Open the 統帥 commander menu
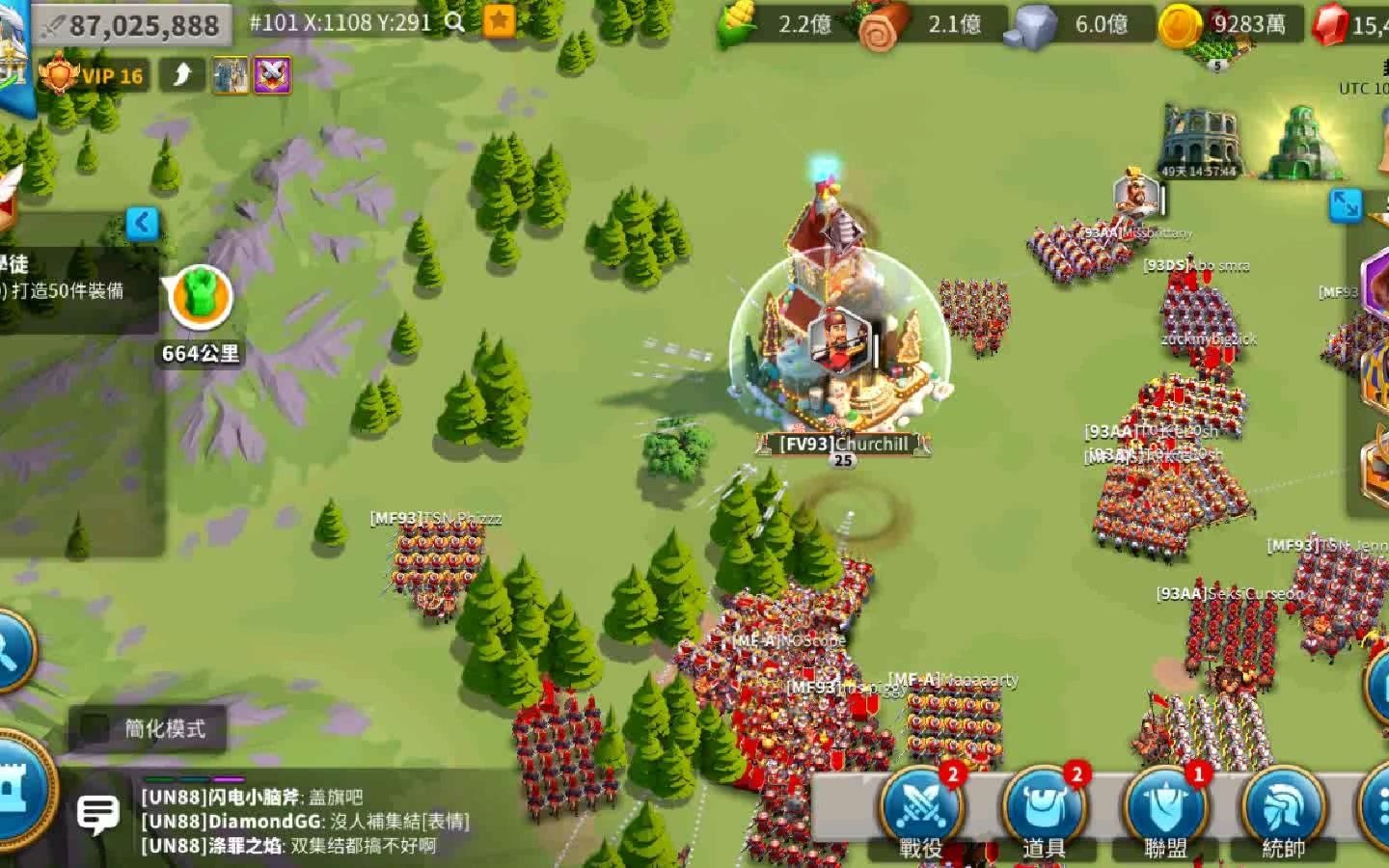The width and height of the screenshot is (1389, 868). pyautogui.click(x=1284, y=808)
